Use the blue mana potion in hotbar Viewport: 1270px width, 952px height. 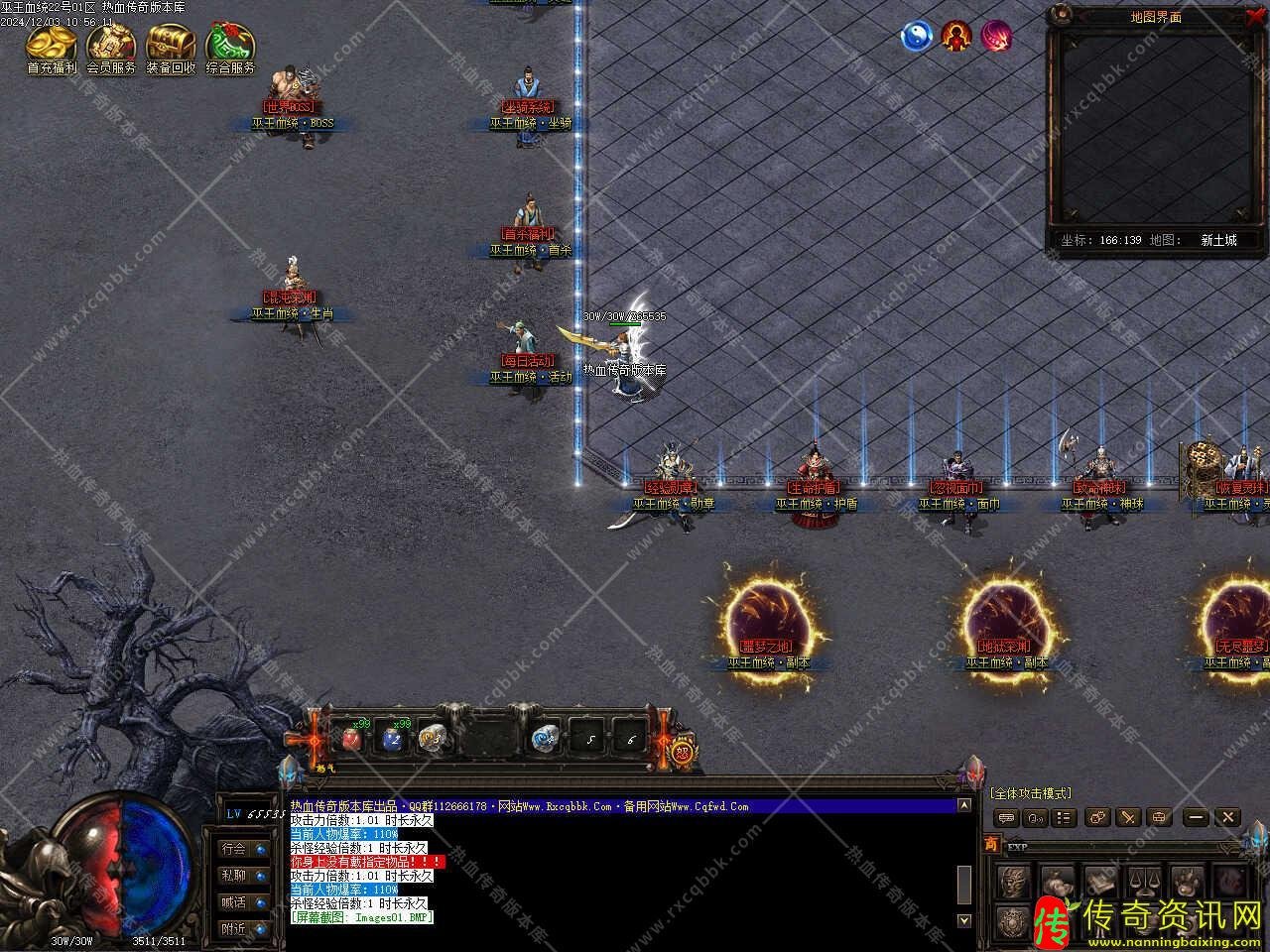click(x=393, y=738)
